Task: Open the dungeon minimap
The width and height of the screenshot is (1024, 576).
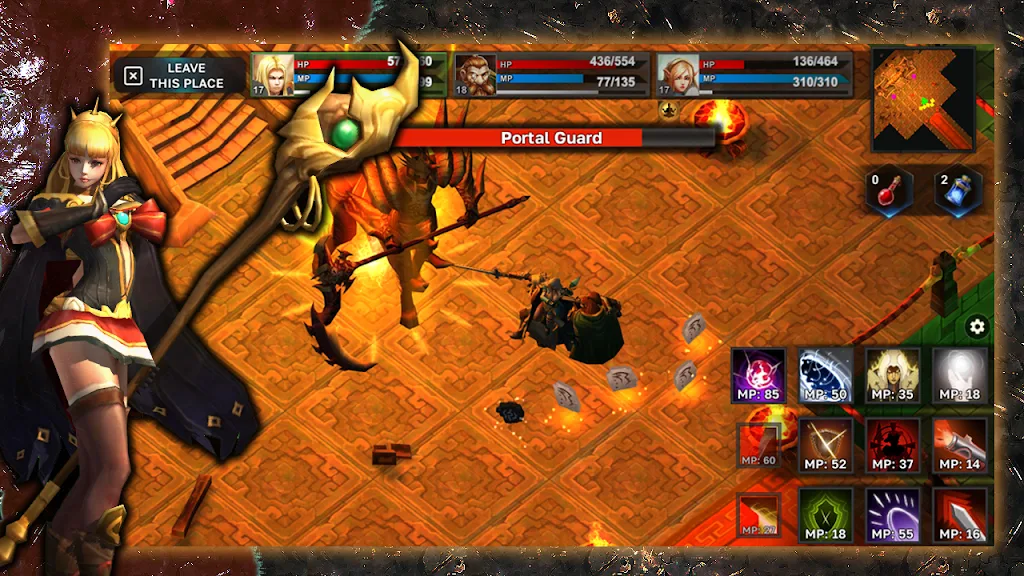Action: click(922, 99)
